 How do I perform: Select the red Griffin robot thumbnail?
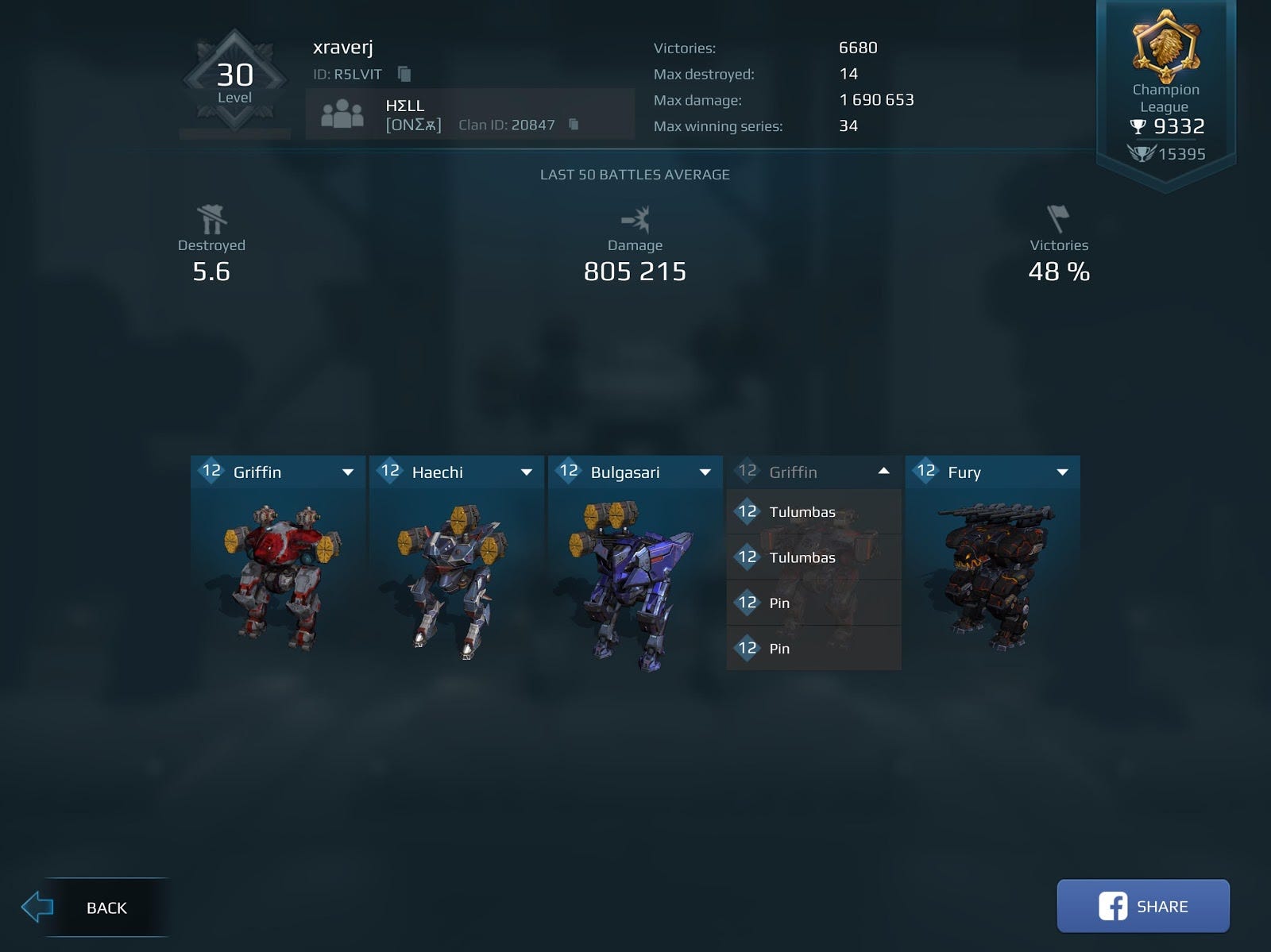click(278, 576)
